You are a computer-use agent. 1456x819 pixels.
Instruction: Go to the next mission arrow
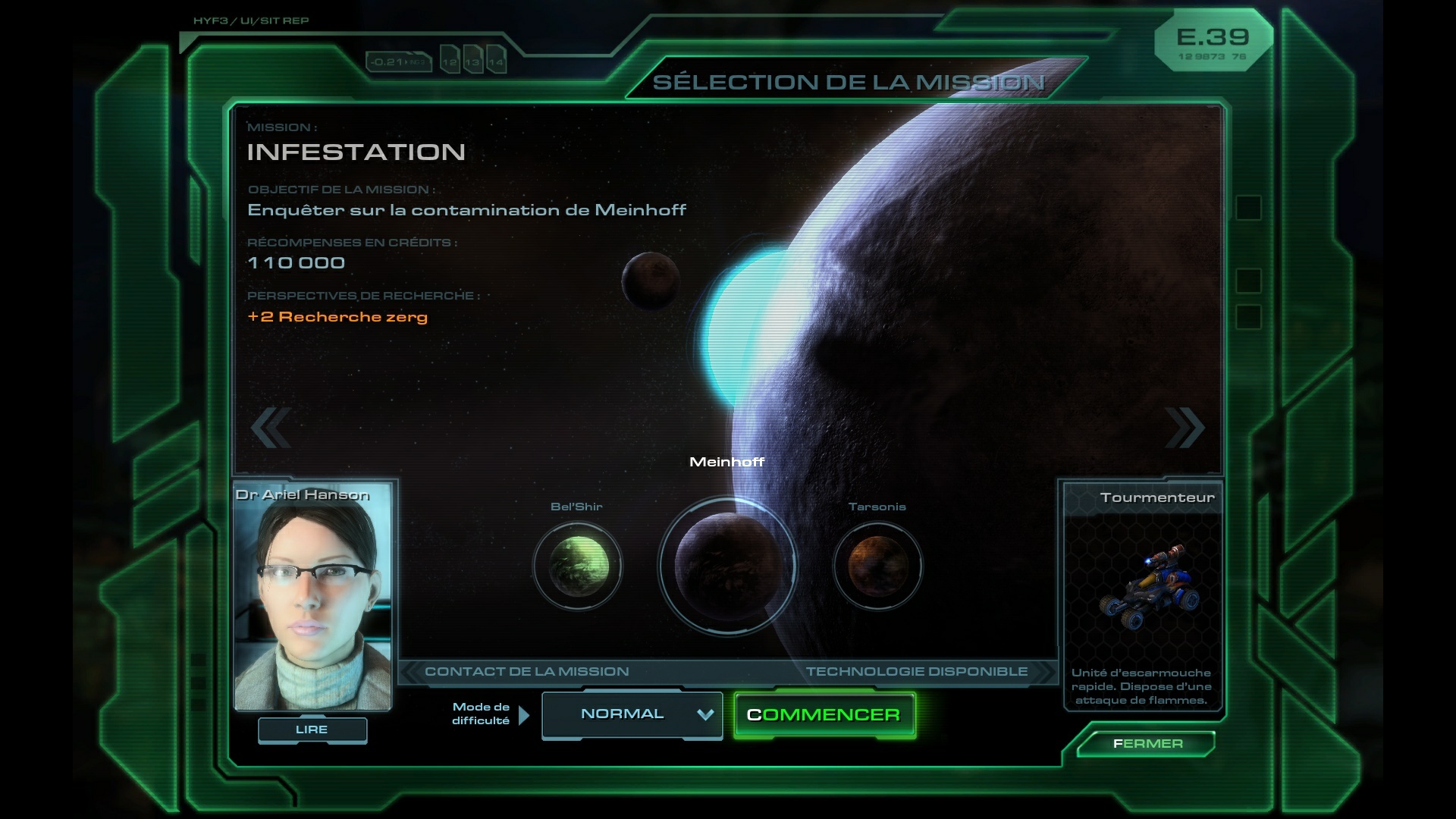click(1184, 428)
